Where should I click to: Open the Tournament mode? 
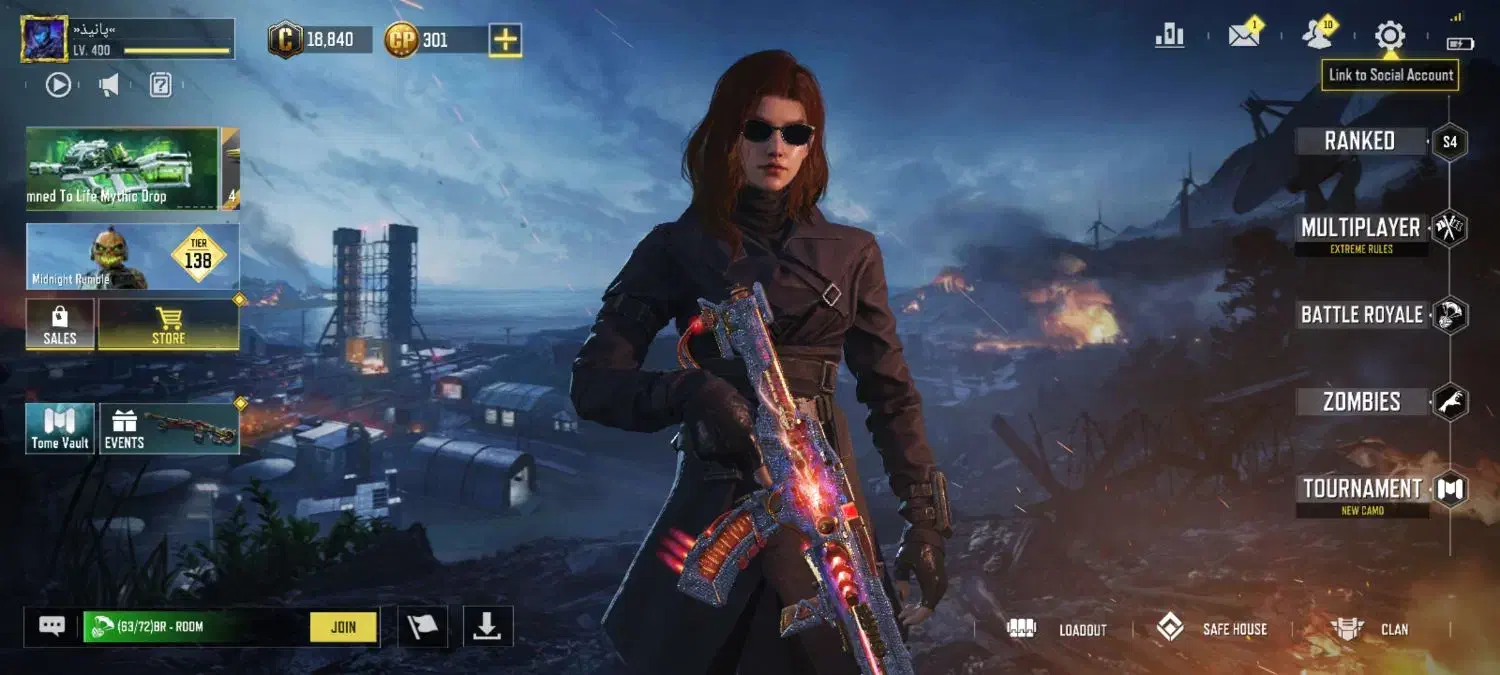[1362, 489]
